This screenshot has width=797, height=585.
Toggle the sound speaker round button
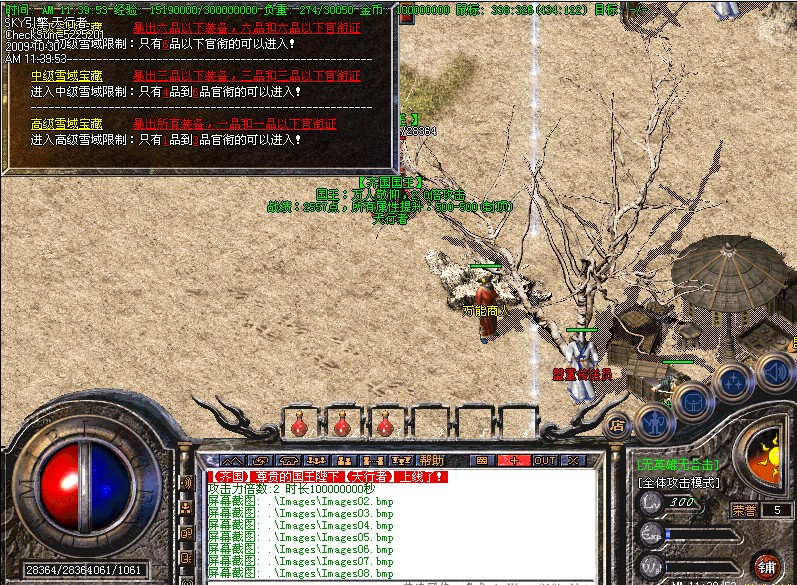[774, 371]
